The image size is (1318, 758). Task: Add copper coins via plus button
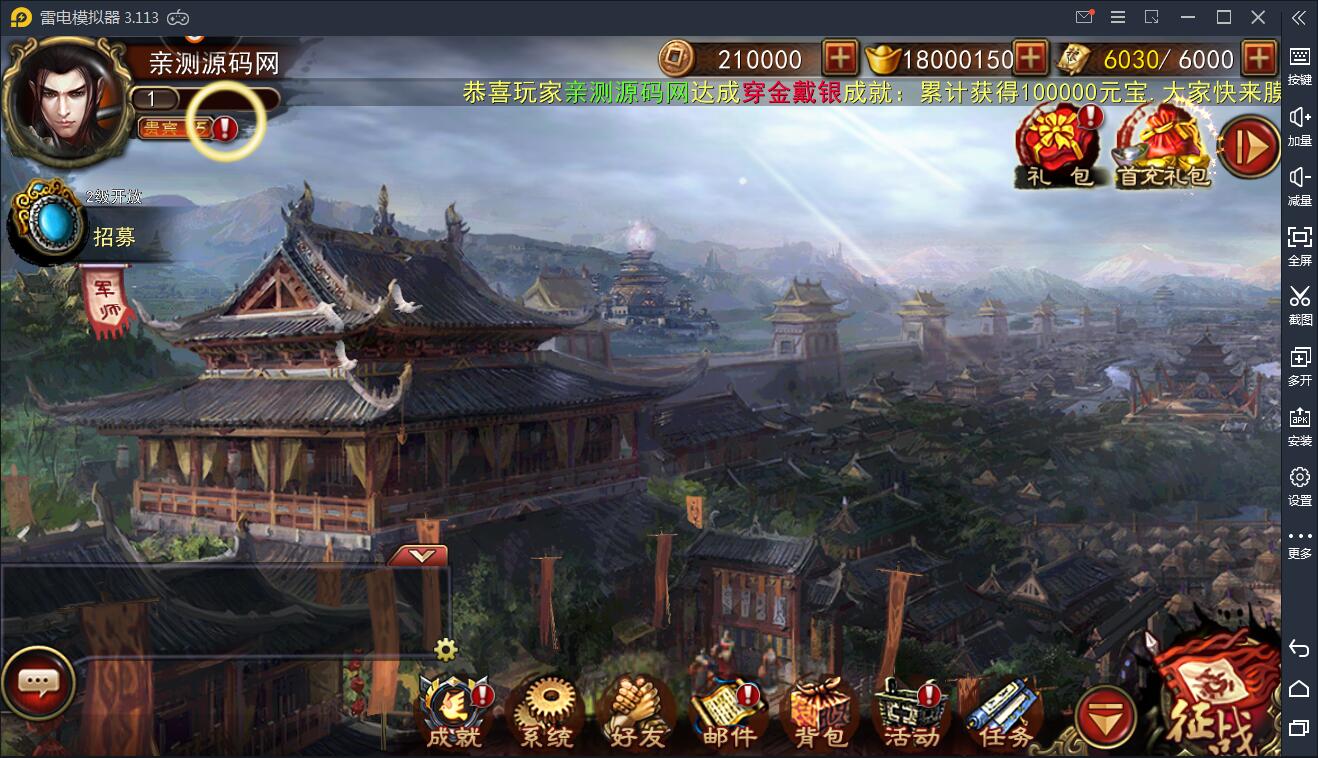point(840,59)
